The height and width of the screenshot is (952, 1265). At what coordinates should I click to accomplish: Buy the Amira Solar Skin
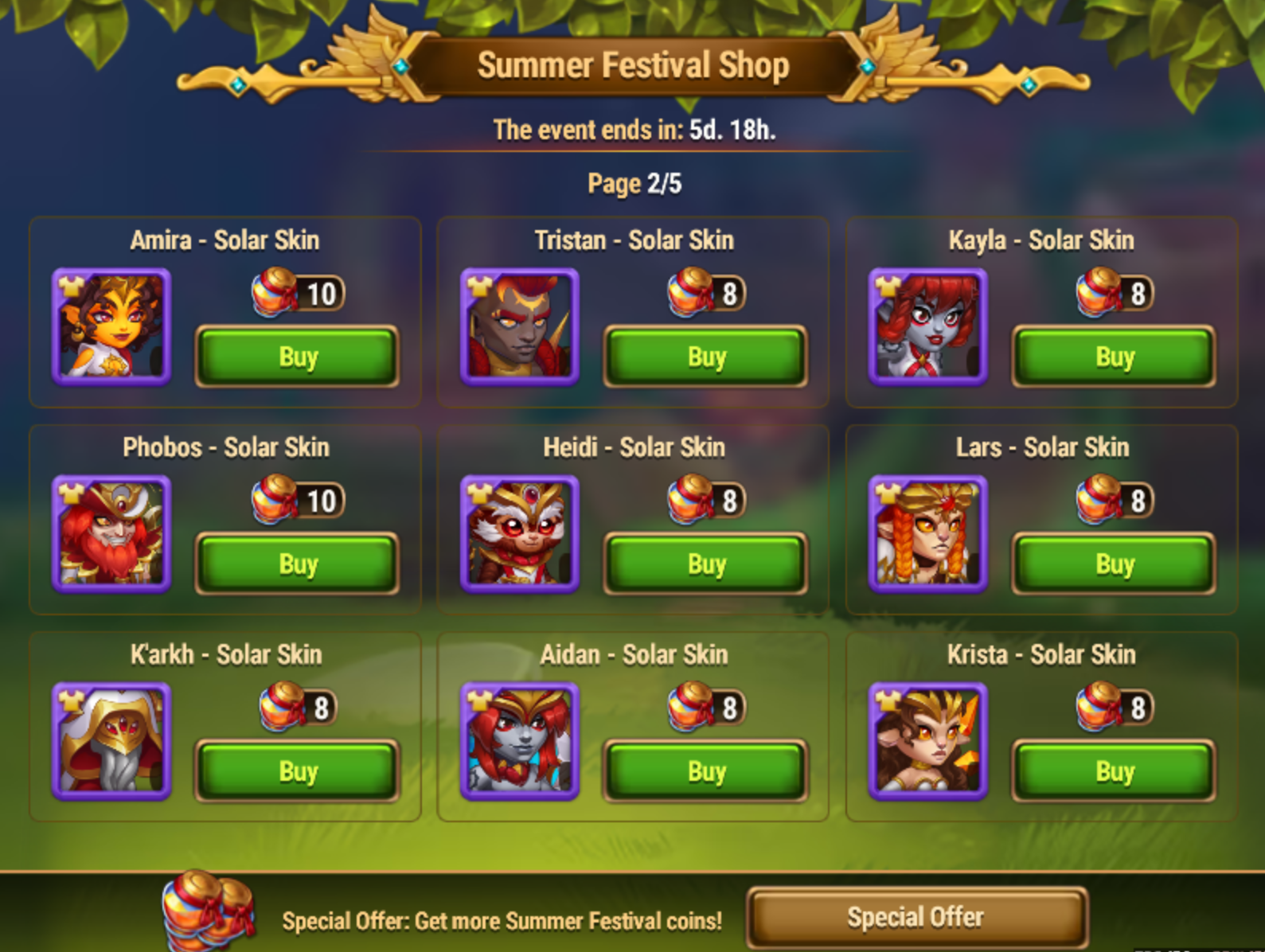pos(297,357)
